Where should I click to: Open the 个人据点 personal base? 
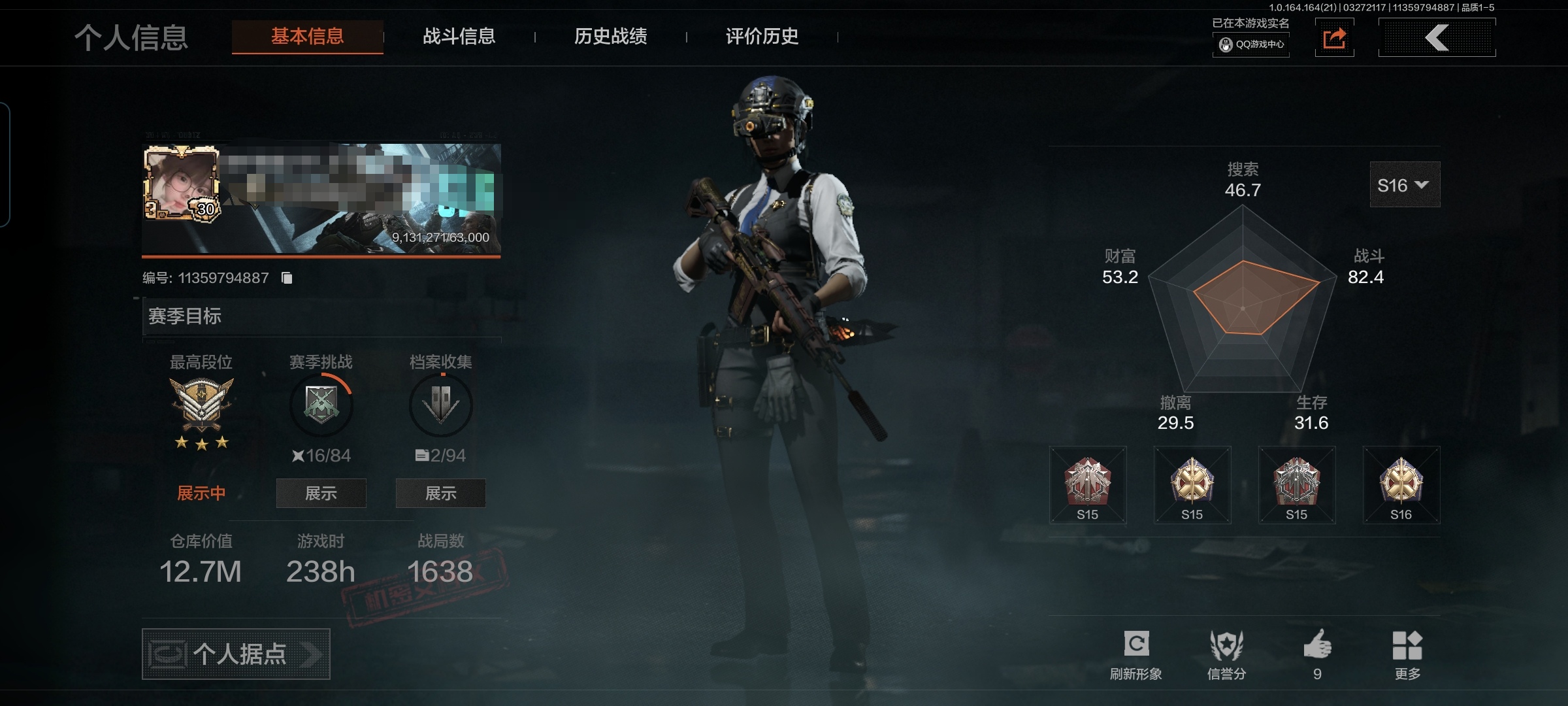[236, 654]
